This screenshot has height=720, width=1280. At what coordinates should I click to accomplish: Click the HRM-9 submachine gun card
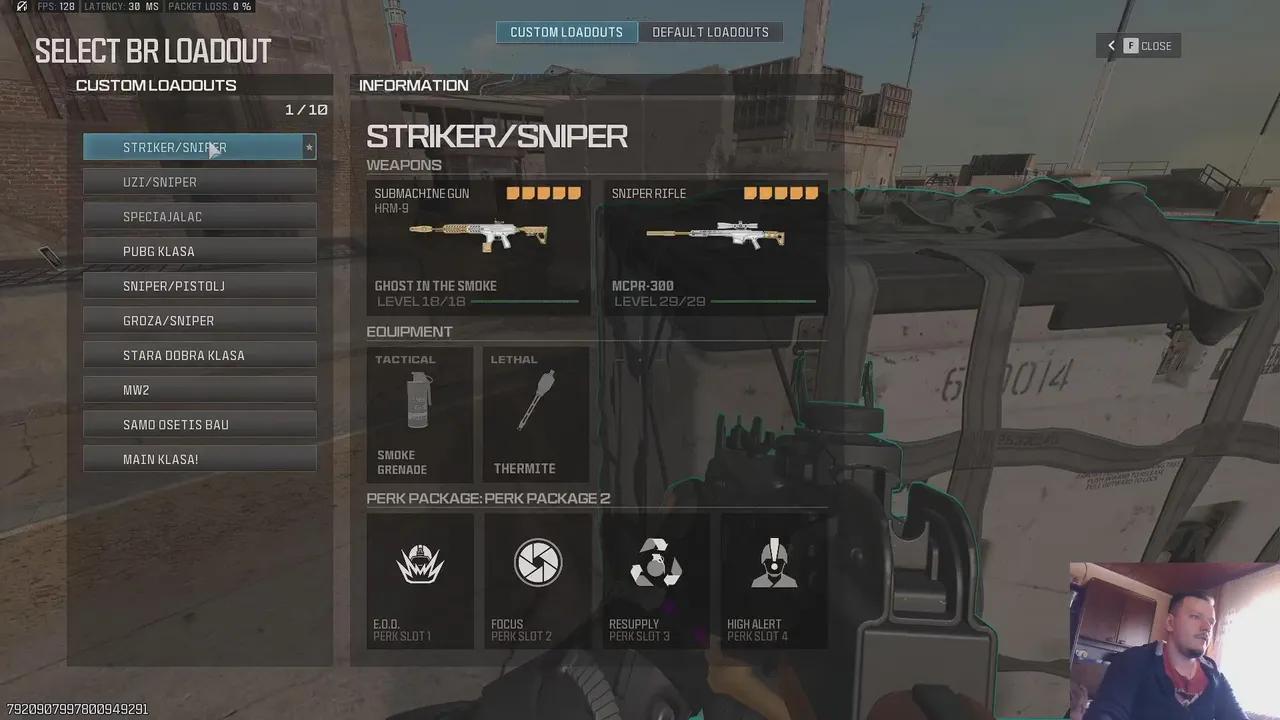point(478,247)
